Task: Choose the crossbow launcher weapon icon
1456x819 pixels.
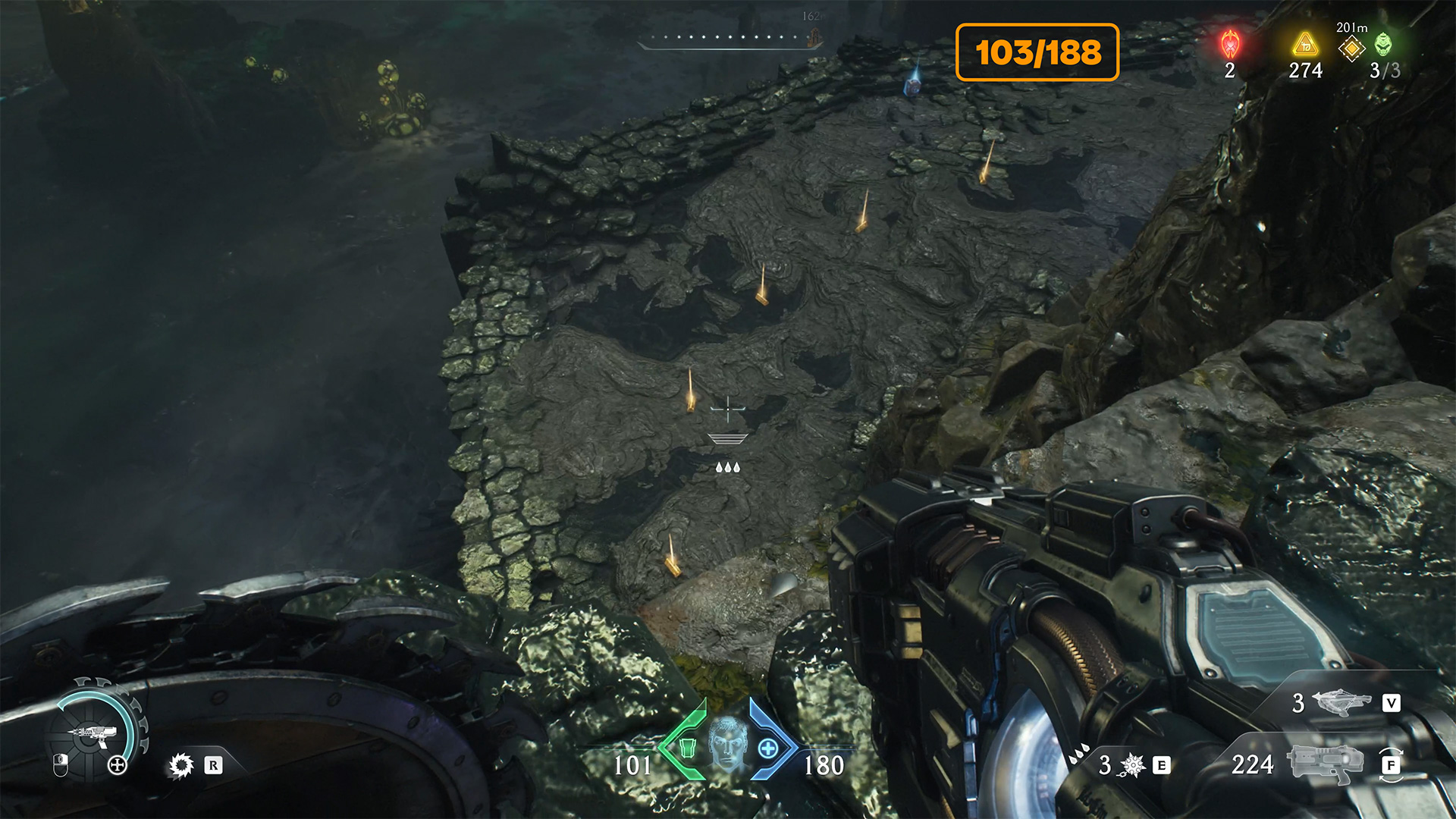Action: 1341,702
